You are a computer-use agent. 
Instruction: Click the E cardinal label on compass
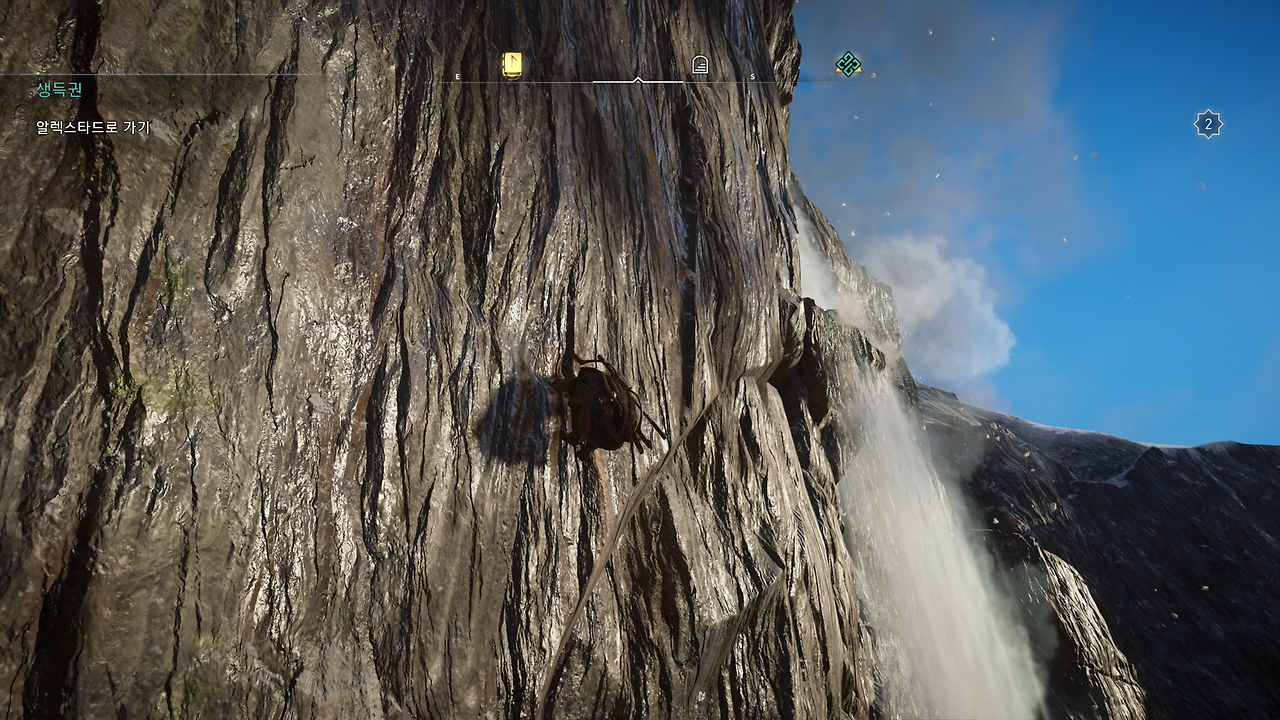click(x=456, y=76)
